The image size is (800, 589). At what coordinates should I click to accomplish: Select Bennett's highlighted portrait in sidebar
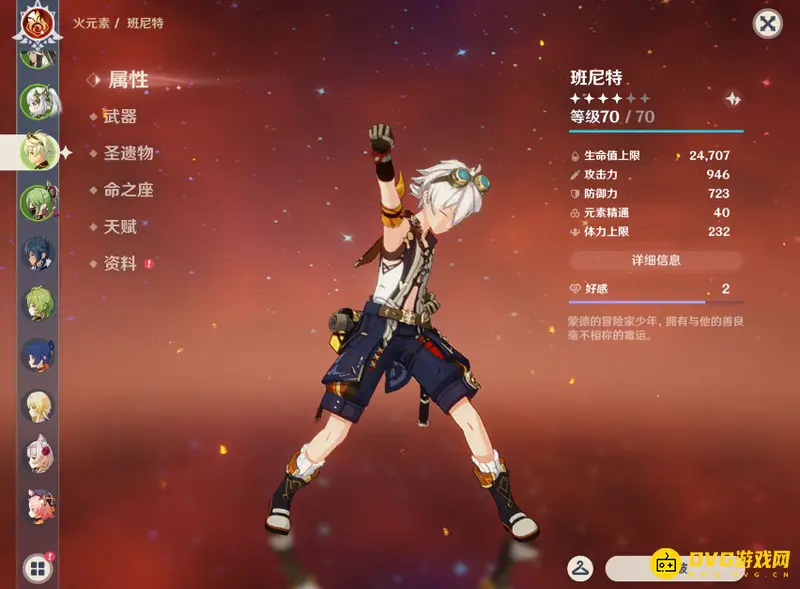pos(38,152)
